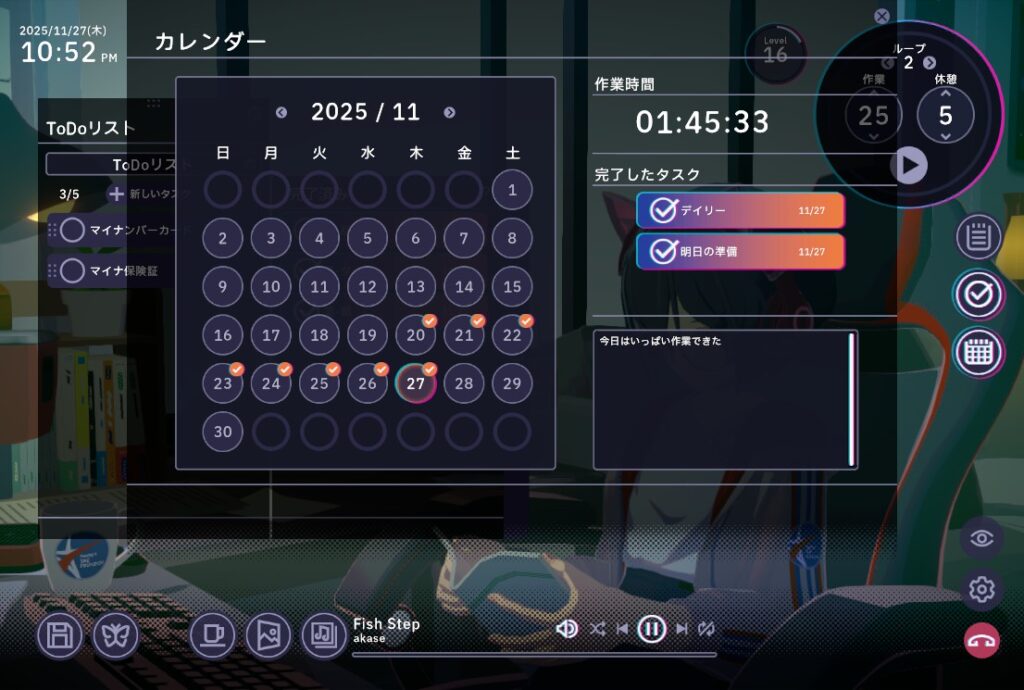The height and width of the screenshot is (690, 1024).
Task: Open settings with the gear icon
Action: coord(981,590)
